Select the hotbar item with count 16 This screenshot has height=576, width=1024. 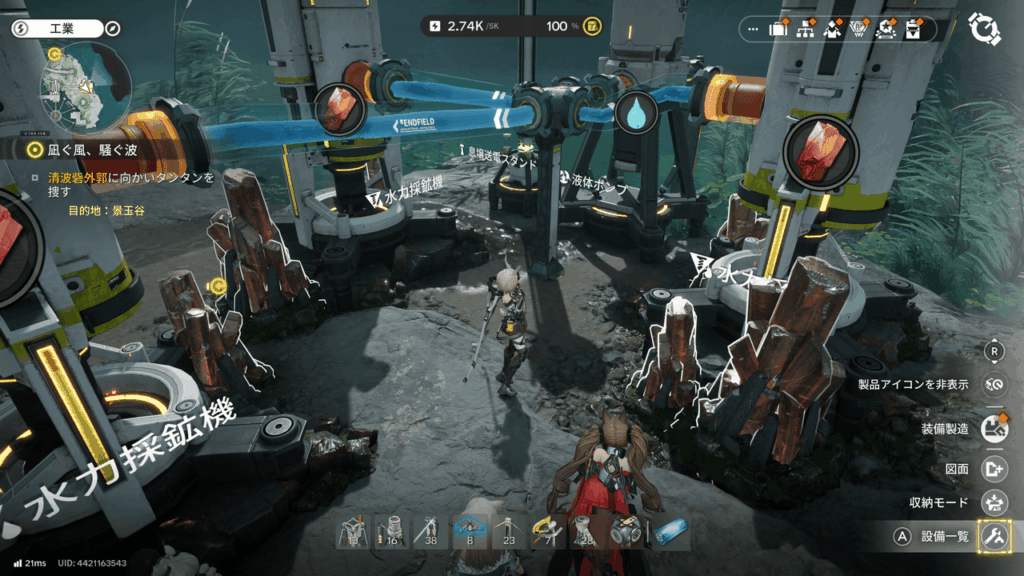click(x=391, y=531)
